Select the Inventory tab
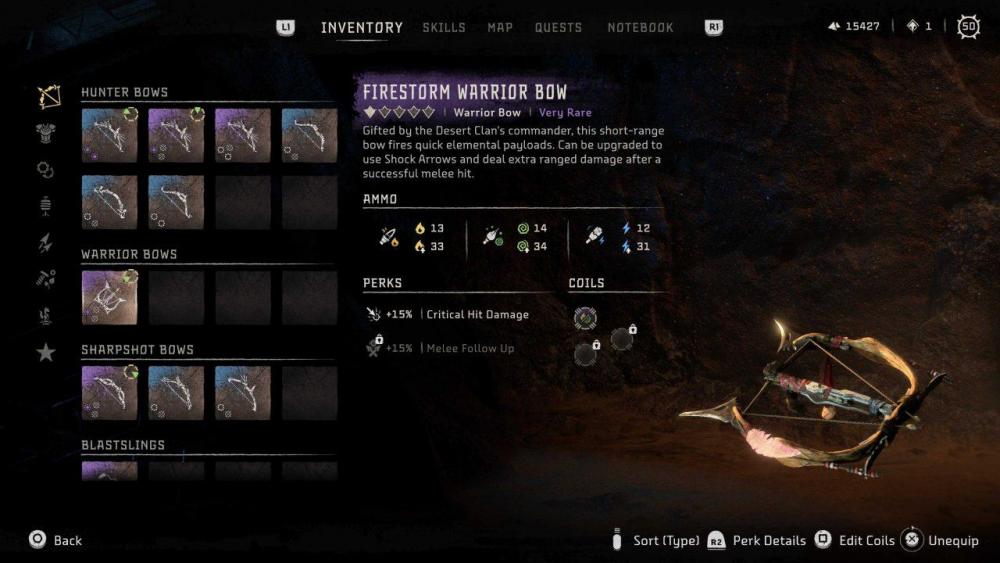Viewport: 1000px width, 563px height. (361, 27)
